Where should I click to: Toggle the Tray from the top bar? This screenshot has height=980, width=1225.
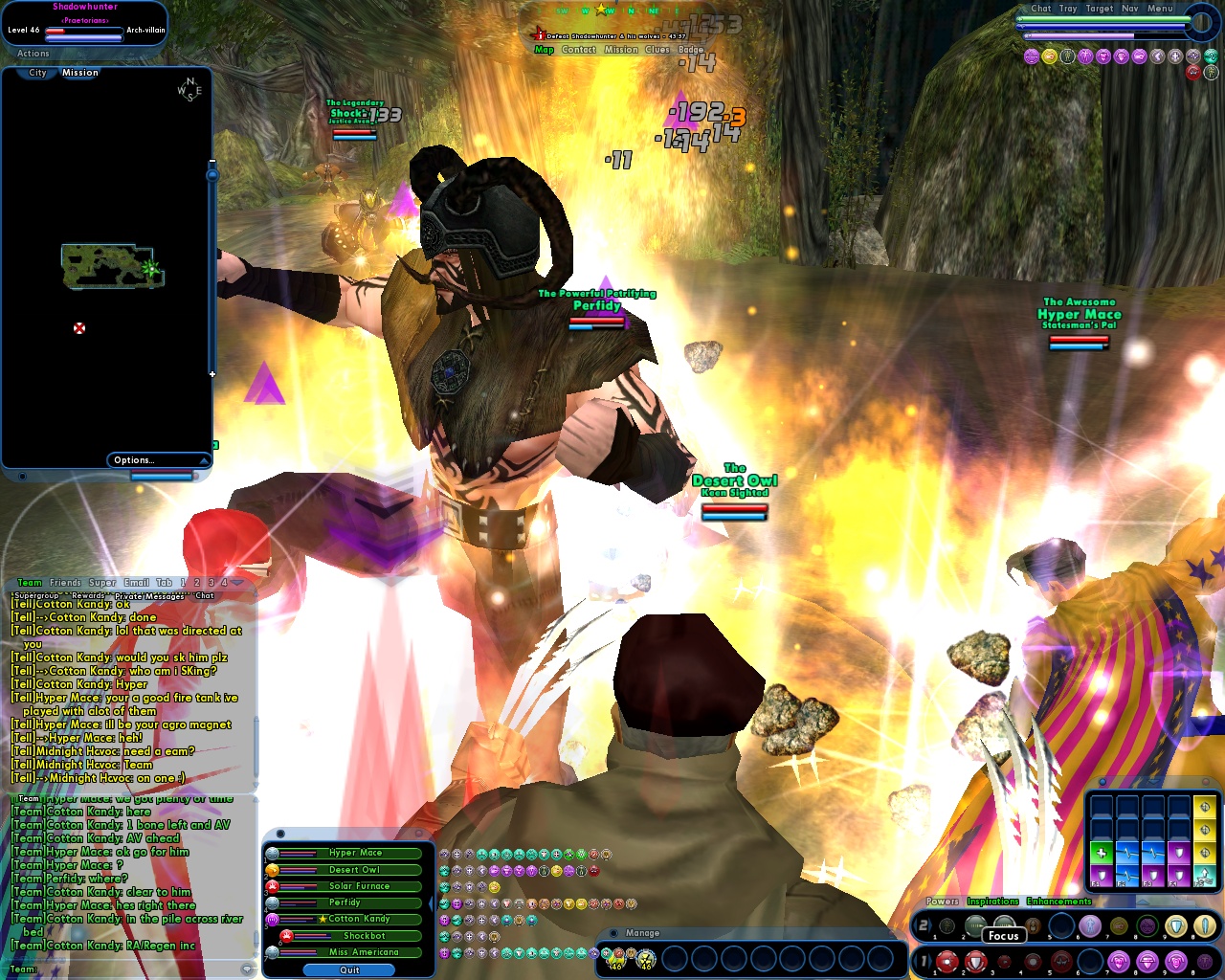coord(1068,9)
